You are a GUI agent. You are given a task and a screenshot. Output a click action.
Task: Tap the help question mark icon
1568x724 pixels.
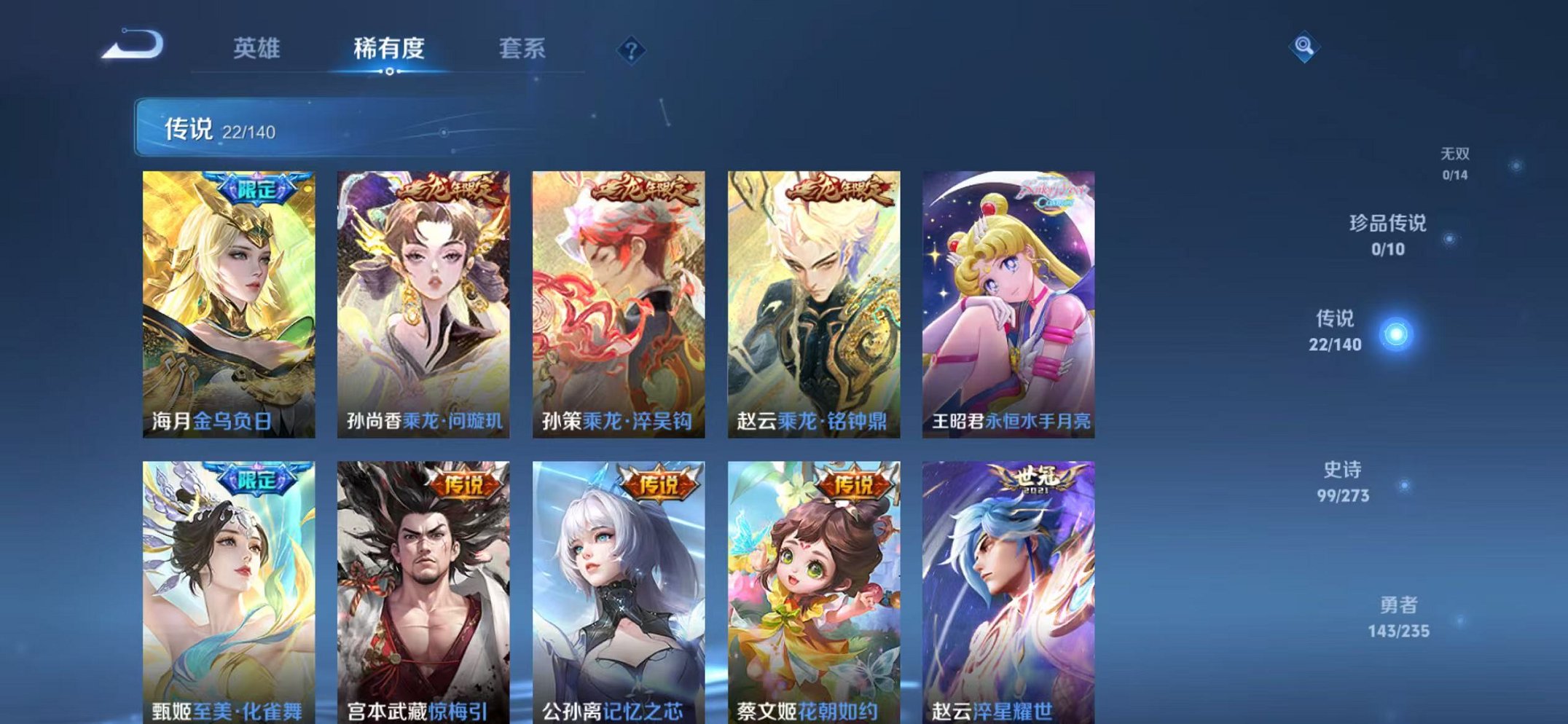tap(632, 51)
